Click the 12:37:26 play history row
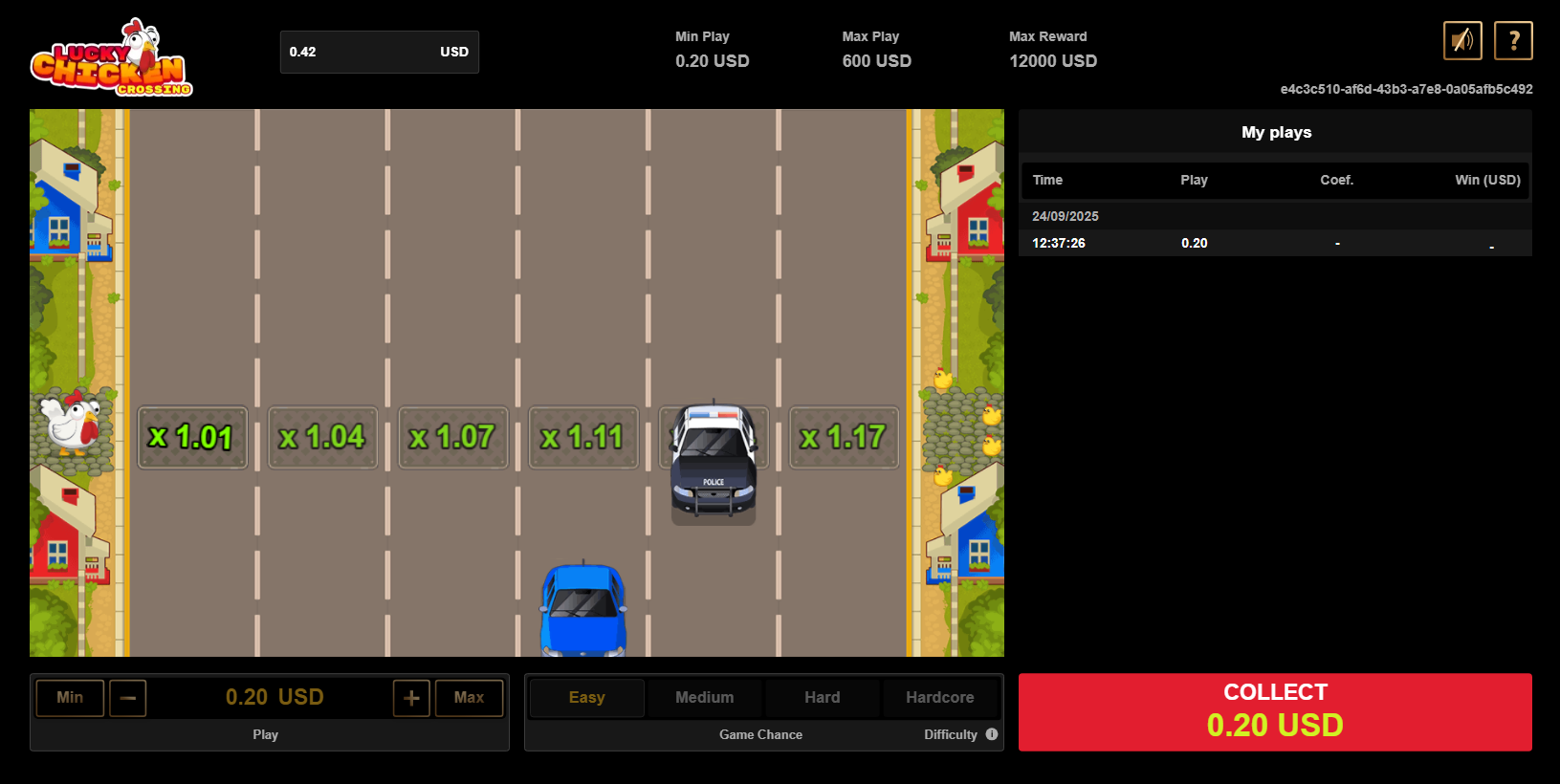 click(x=1274, y=243)
